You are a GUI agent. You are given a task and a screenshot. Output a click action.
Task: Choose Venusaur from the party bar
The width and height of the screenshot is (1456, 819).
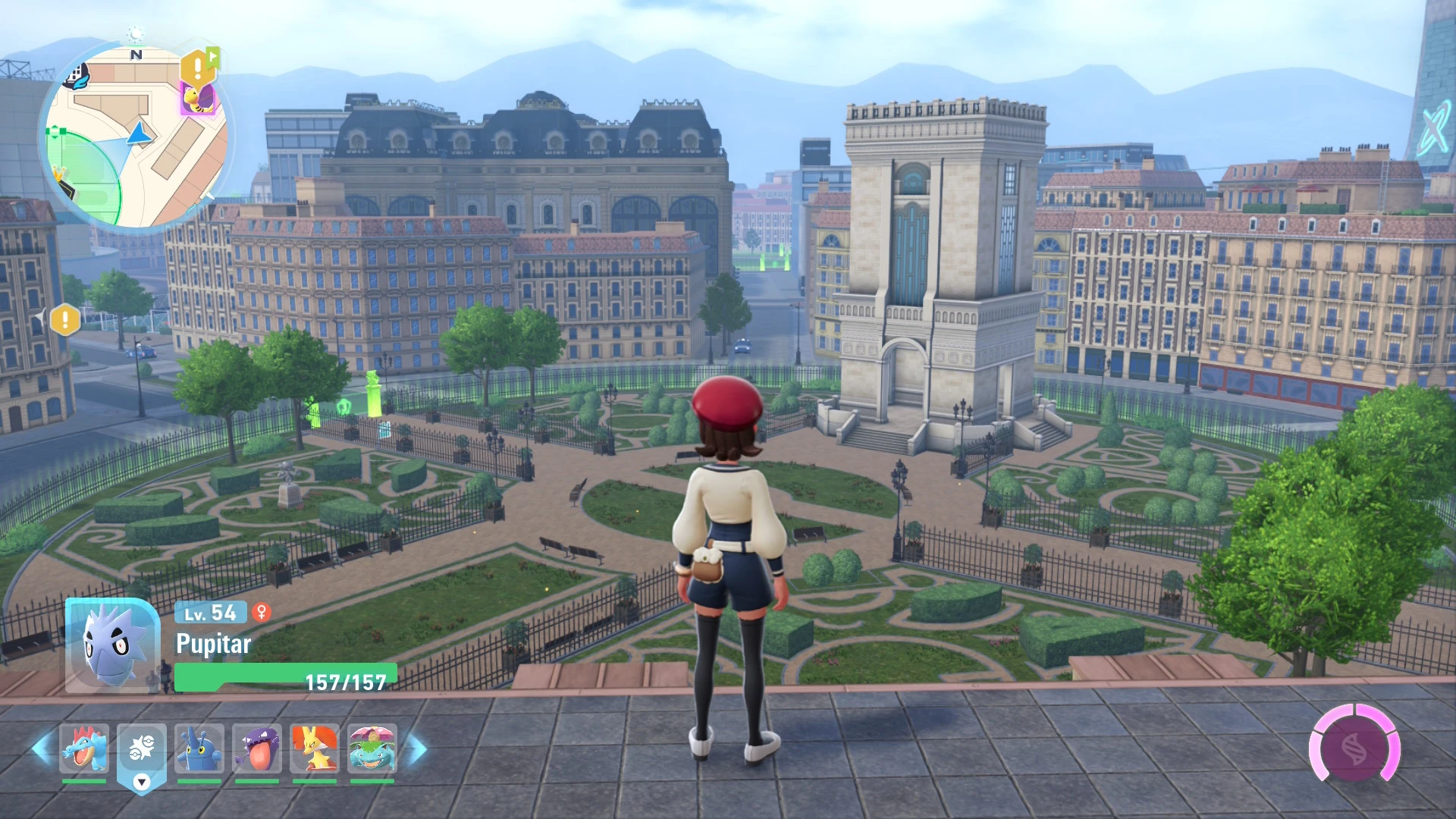click(x=372, y=748)
